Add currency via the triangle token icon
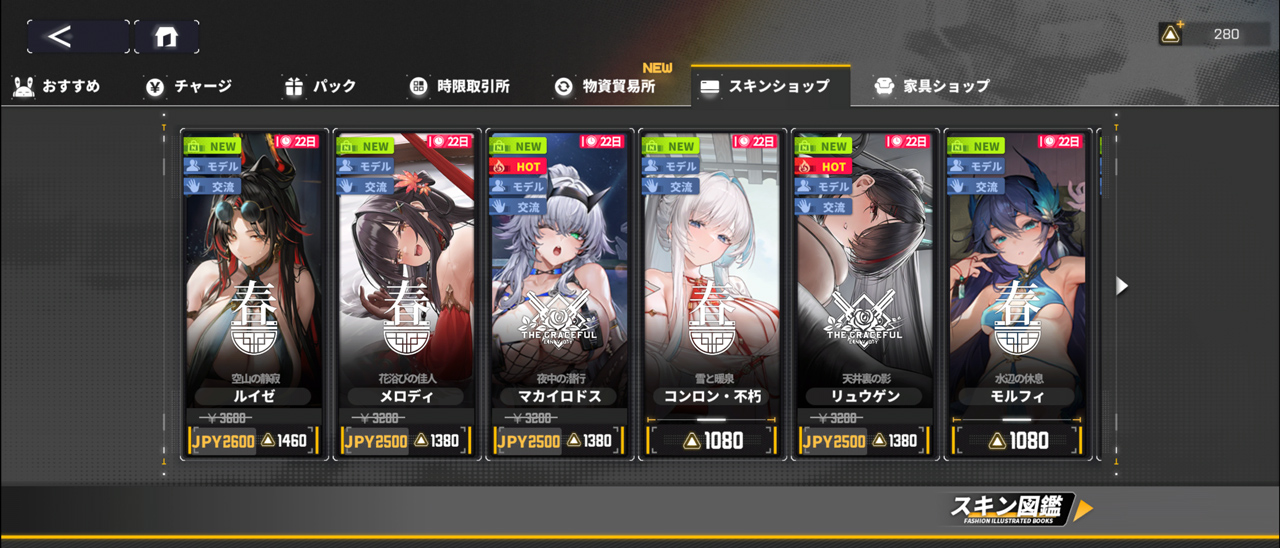This screenshot has width=1280, height=548. (1171, 34)
